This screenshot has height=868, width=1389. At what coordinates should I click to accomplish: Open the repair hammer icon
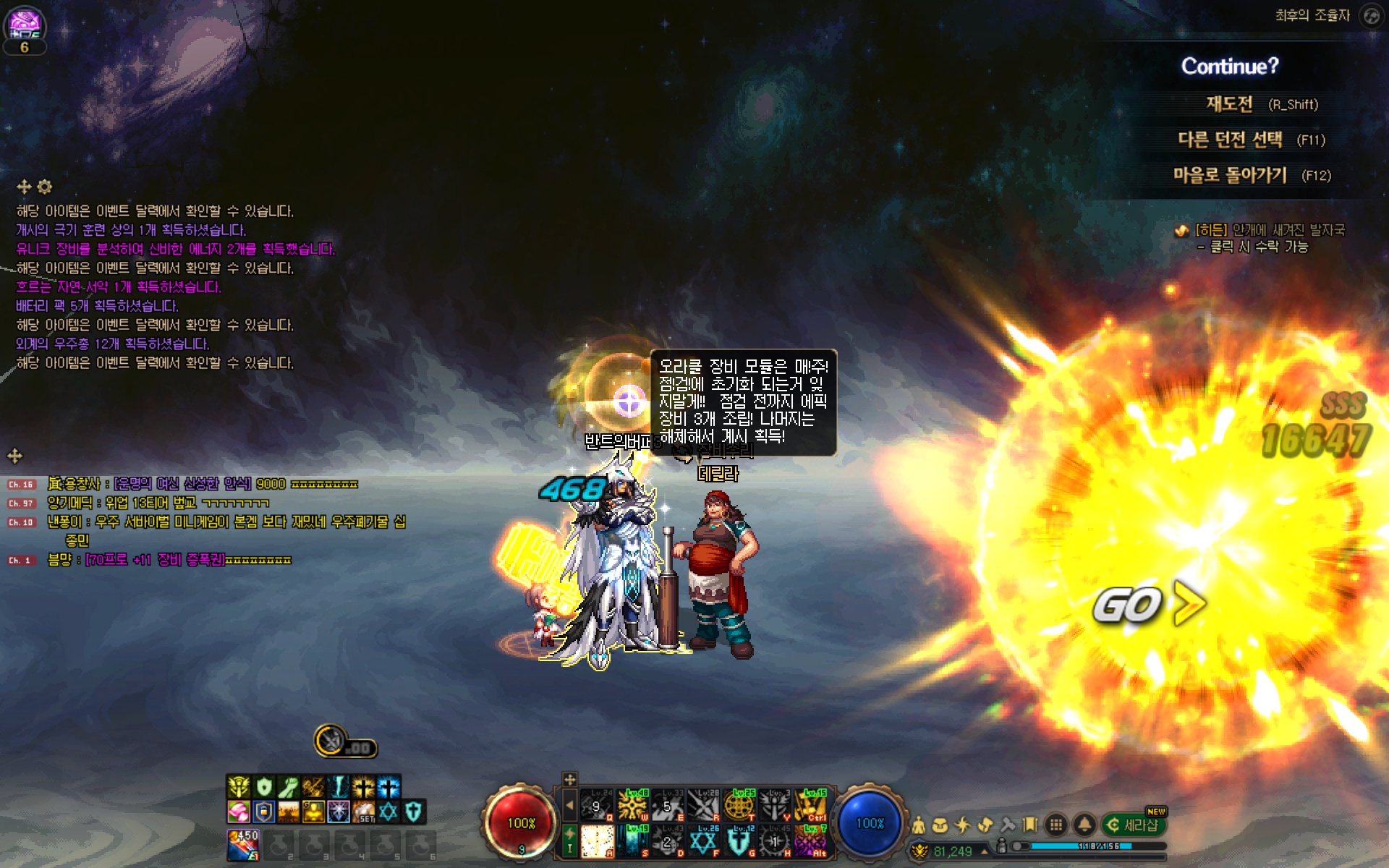point(1007,825)
